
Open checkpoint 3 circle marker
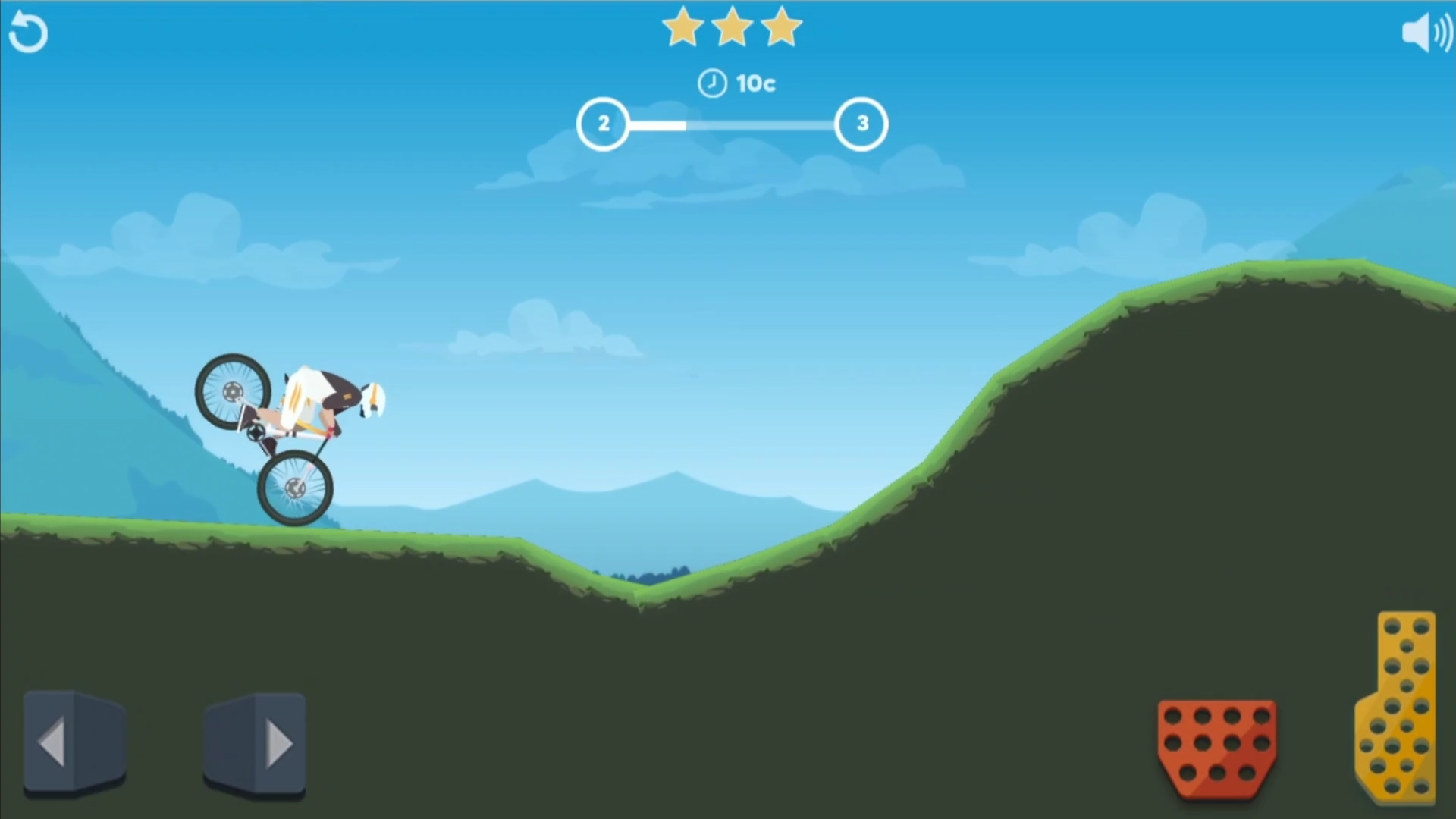click(861, 124)
